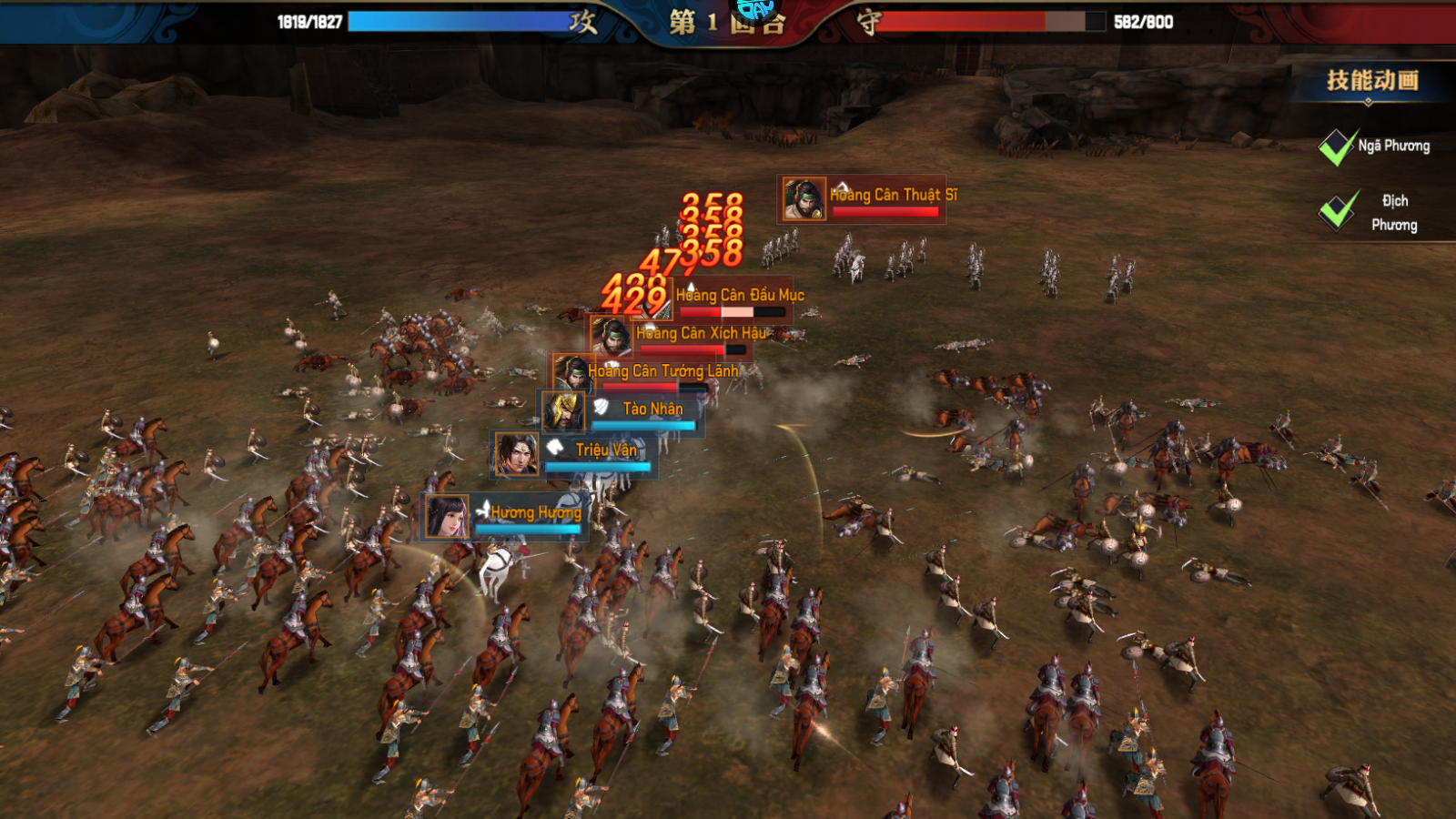Select Triệu Vân's hero portrait
Image resolution: width=1456 pixels, height=819 pixels.
[x=516, y=453]
